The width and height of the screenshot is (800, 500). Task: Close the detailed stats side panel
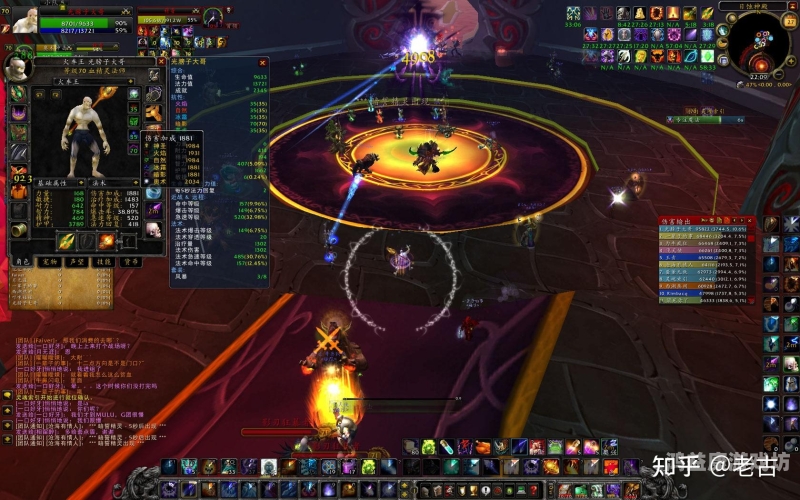[x=262, y=62]
